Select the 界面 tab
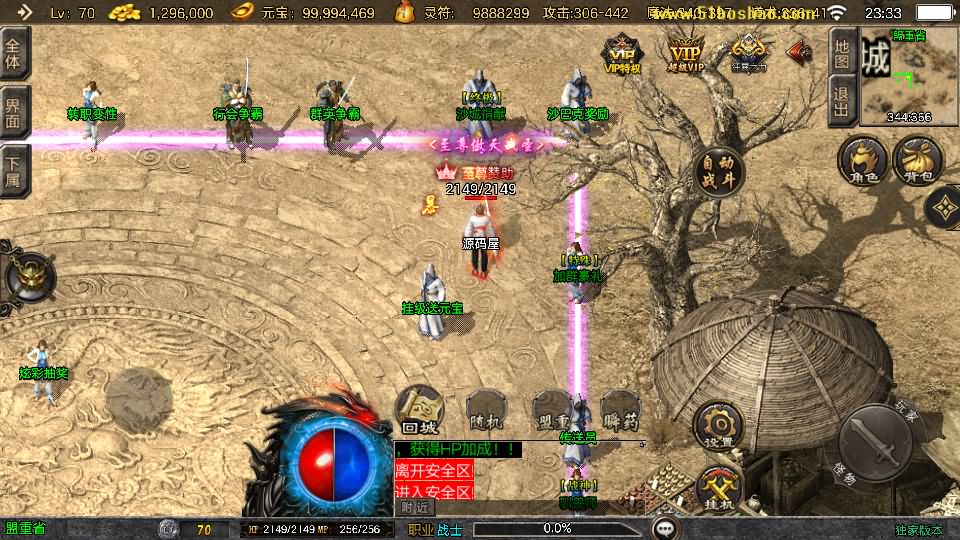The height and width of the screenshot is (540, 960). click(14, 112)
